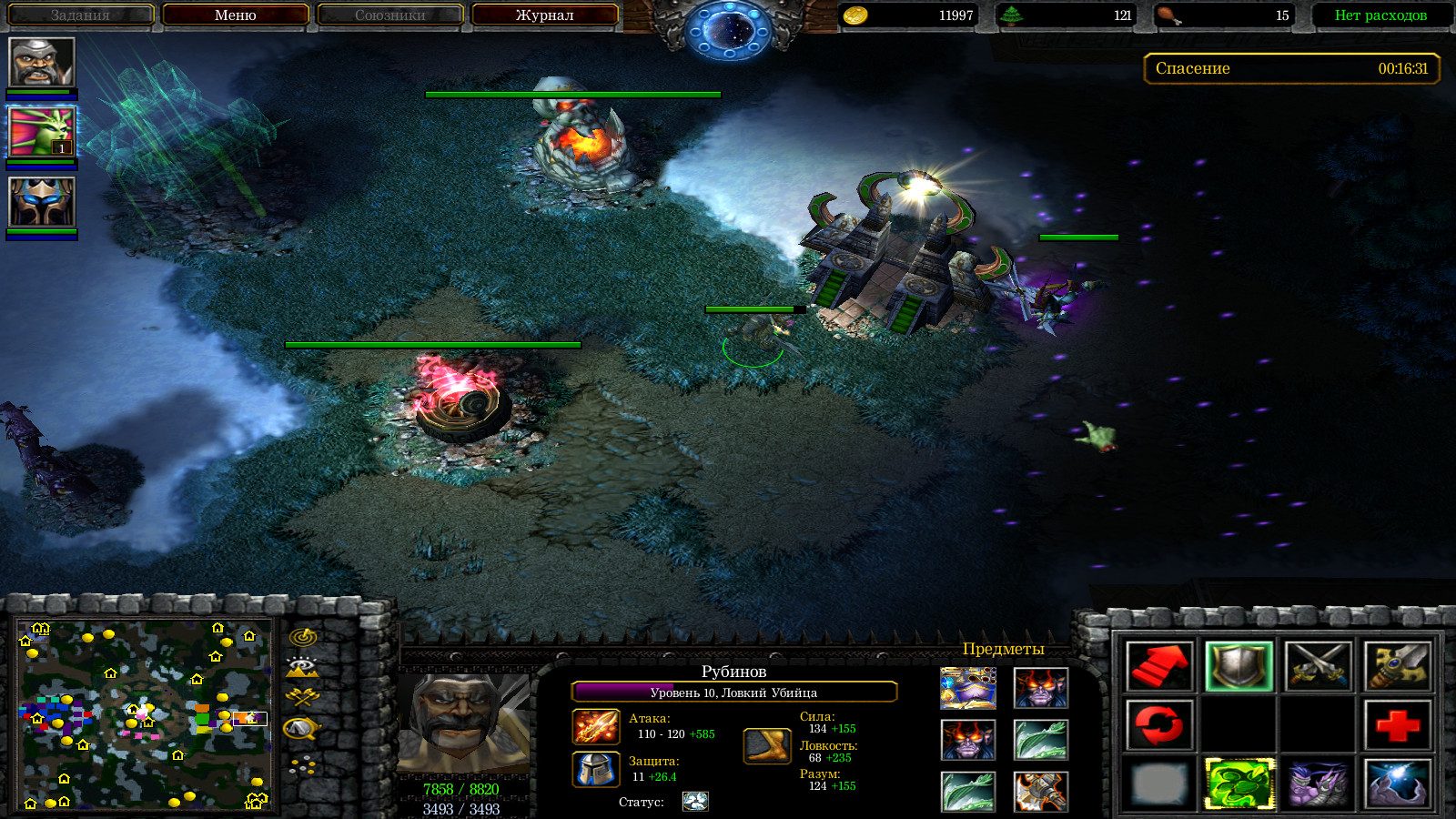
Task: Toggle minimap terrain display (eye over mountains)
Action: coord(302,667)
